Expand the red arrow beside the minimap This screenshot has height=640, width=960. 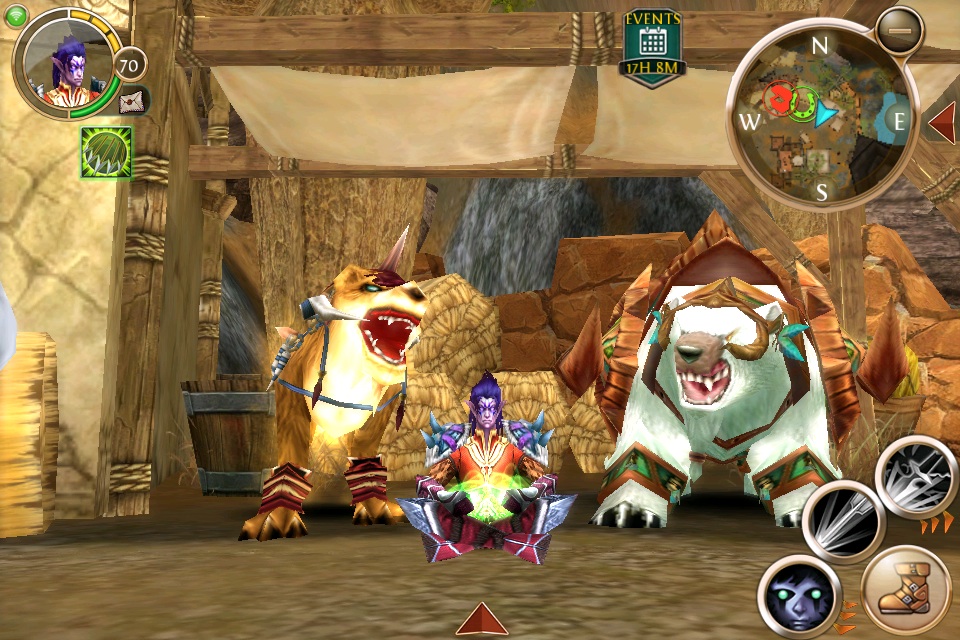[x=942, y=121]
